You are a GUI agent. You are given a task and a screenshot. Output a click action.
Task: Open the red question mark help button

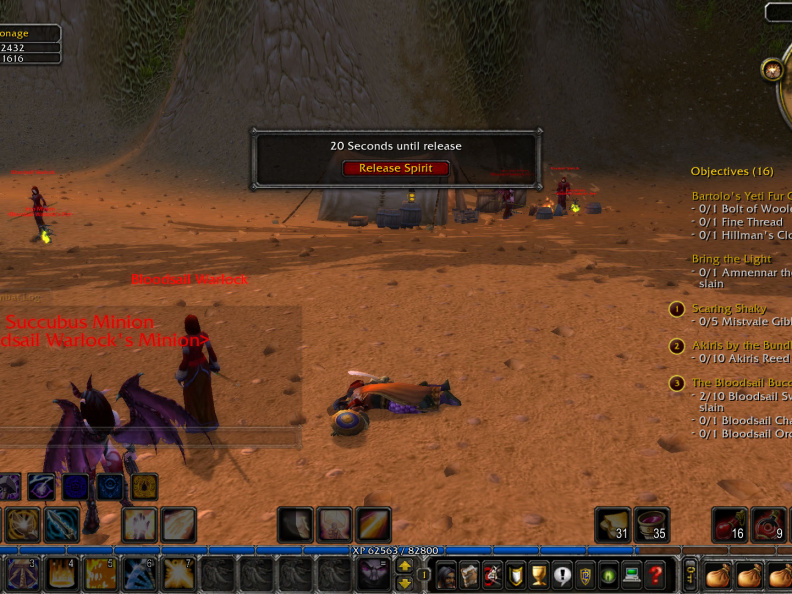pyautogui.click(x=656, y=575)
